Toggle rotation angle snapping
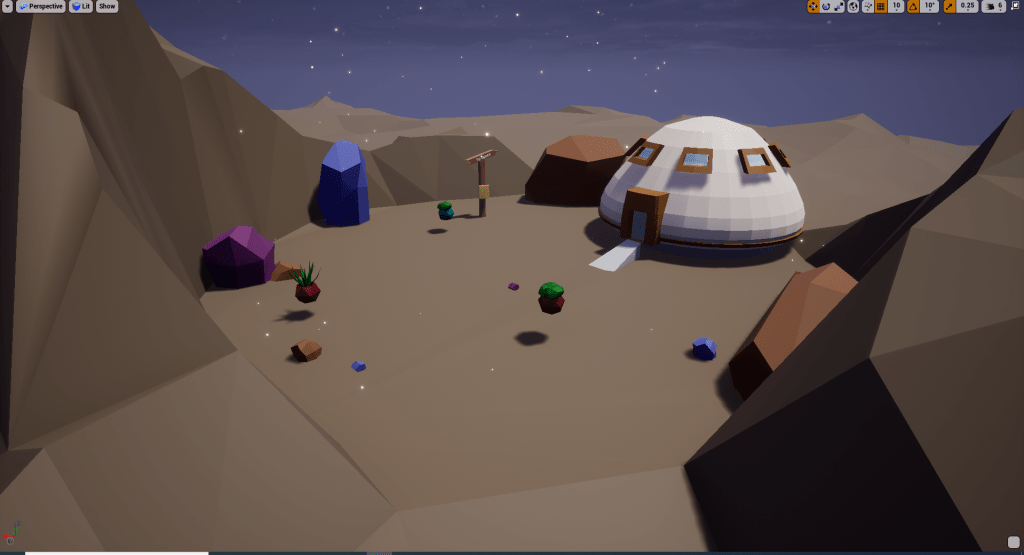The height and width of the screenshot is (555, 1024). [x=912, y=6]
